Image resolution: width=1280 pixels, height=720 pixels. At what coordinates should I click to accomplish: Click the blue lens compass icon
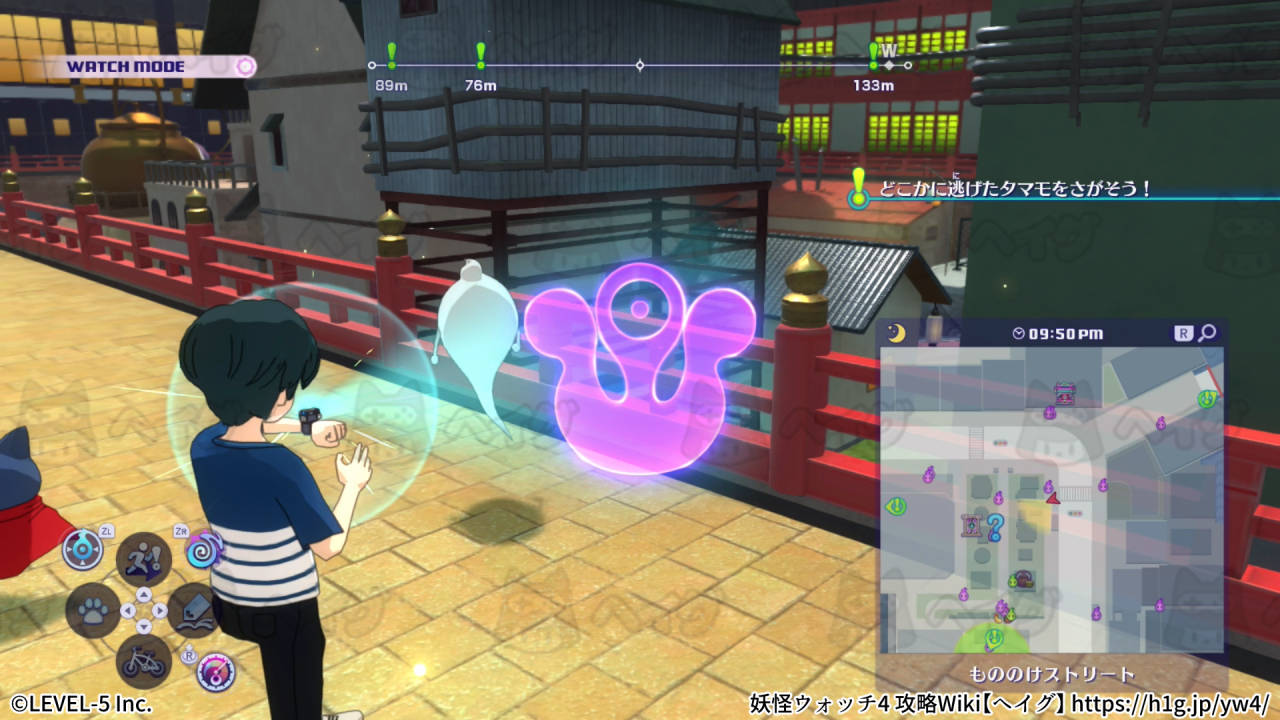click(82, 549)
